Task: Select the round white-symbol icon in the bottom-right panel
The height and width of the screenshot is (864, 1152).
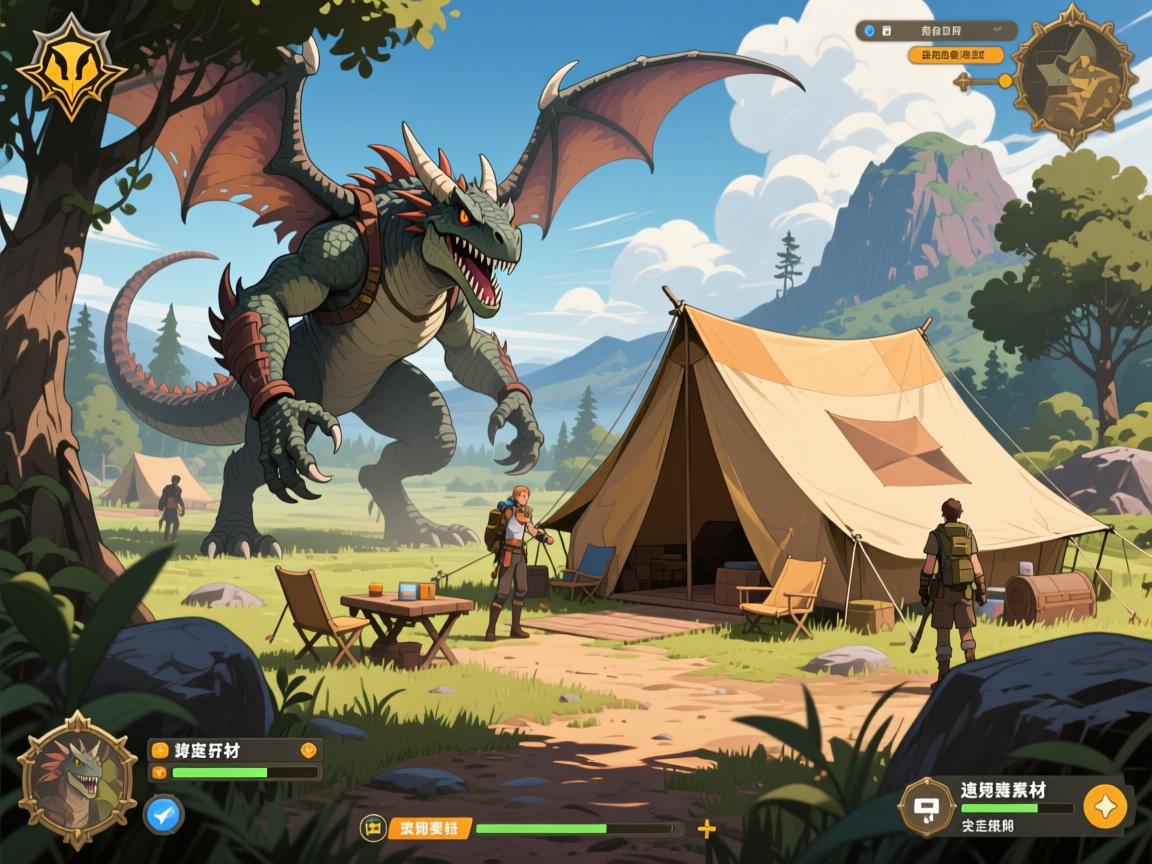Action: pyautogui.click(x=927, y=806)
